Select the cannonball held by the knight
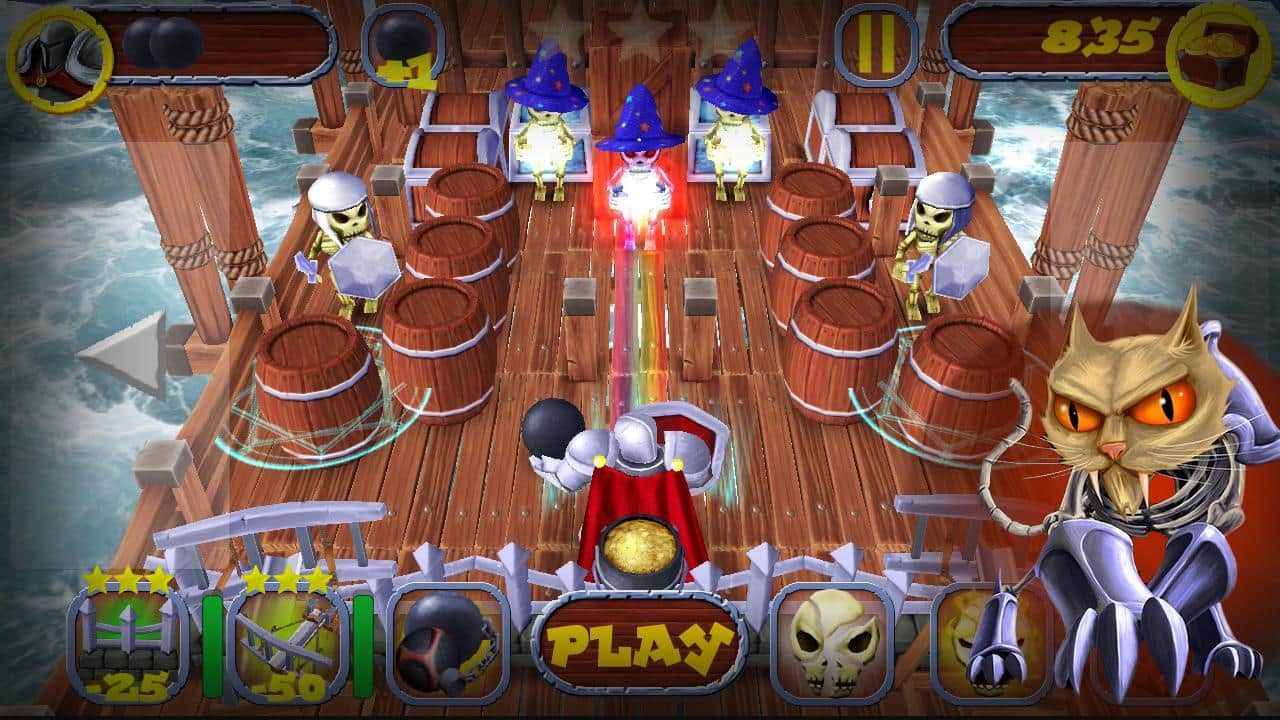The image size is (1280, 720). [x=550, y=428]
